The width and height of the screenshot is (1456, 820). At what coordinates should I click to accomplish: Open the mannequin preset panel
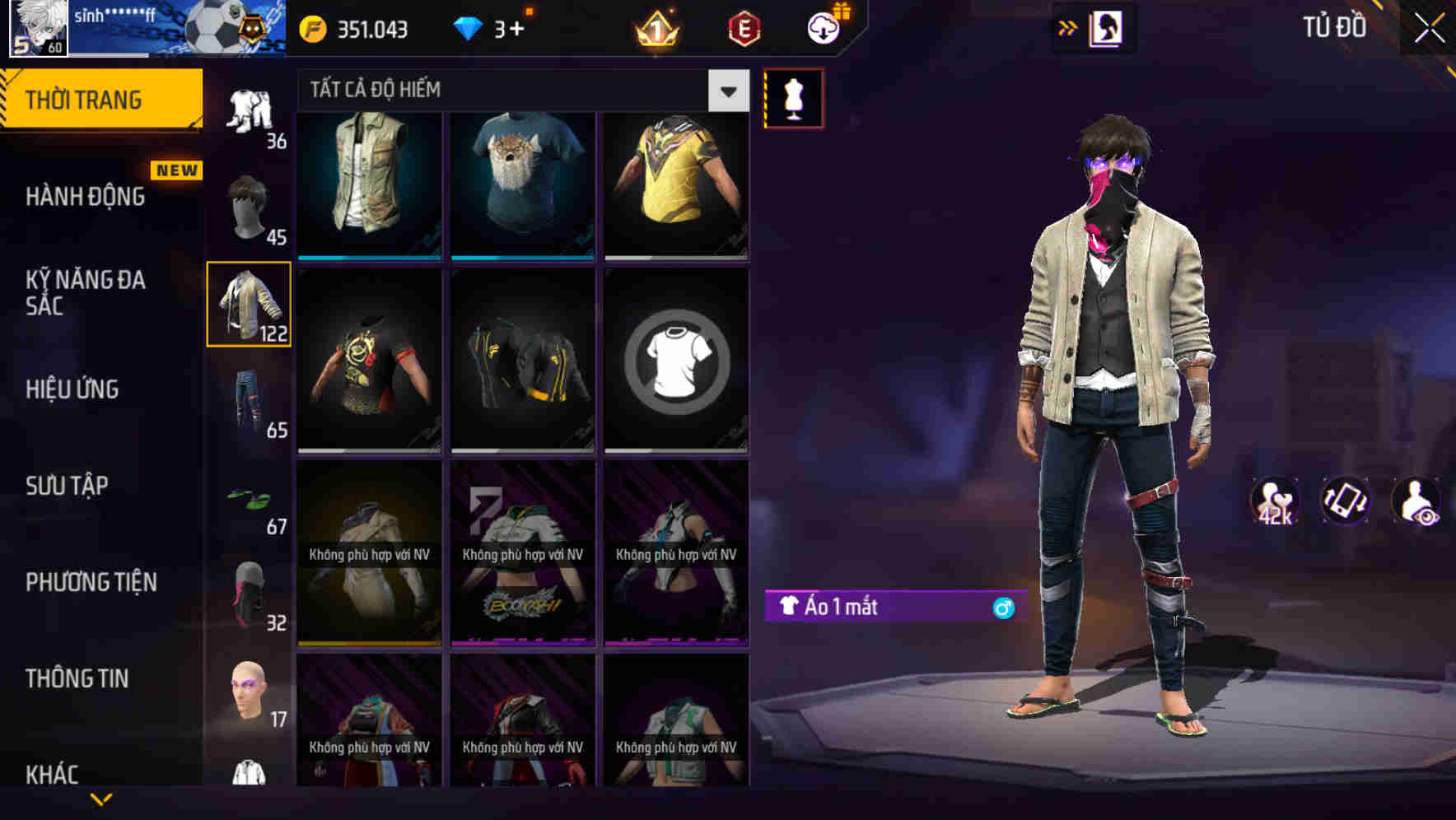(793, 96)
